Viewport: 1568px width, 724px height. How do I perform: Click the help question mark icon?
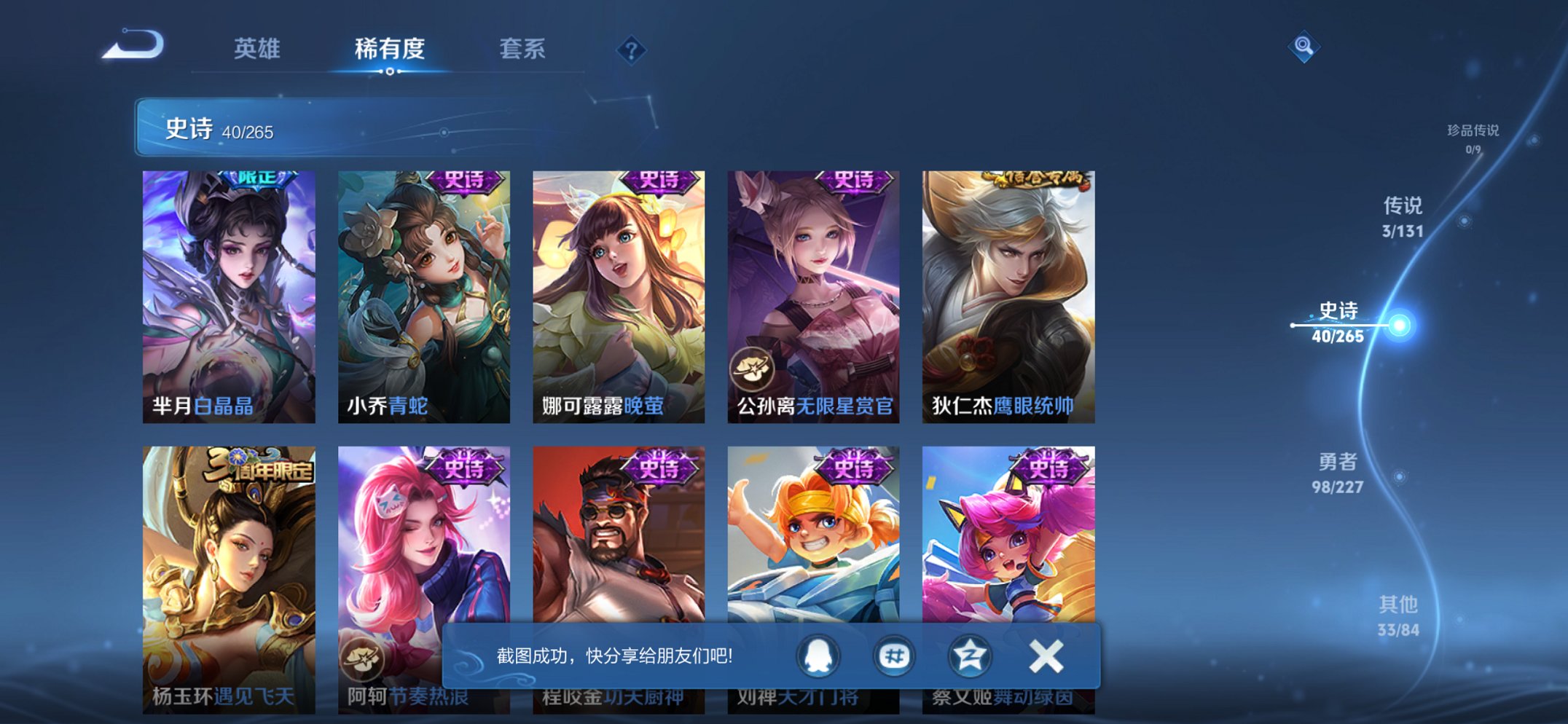[x=631, y=50]
